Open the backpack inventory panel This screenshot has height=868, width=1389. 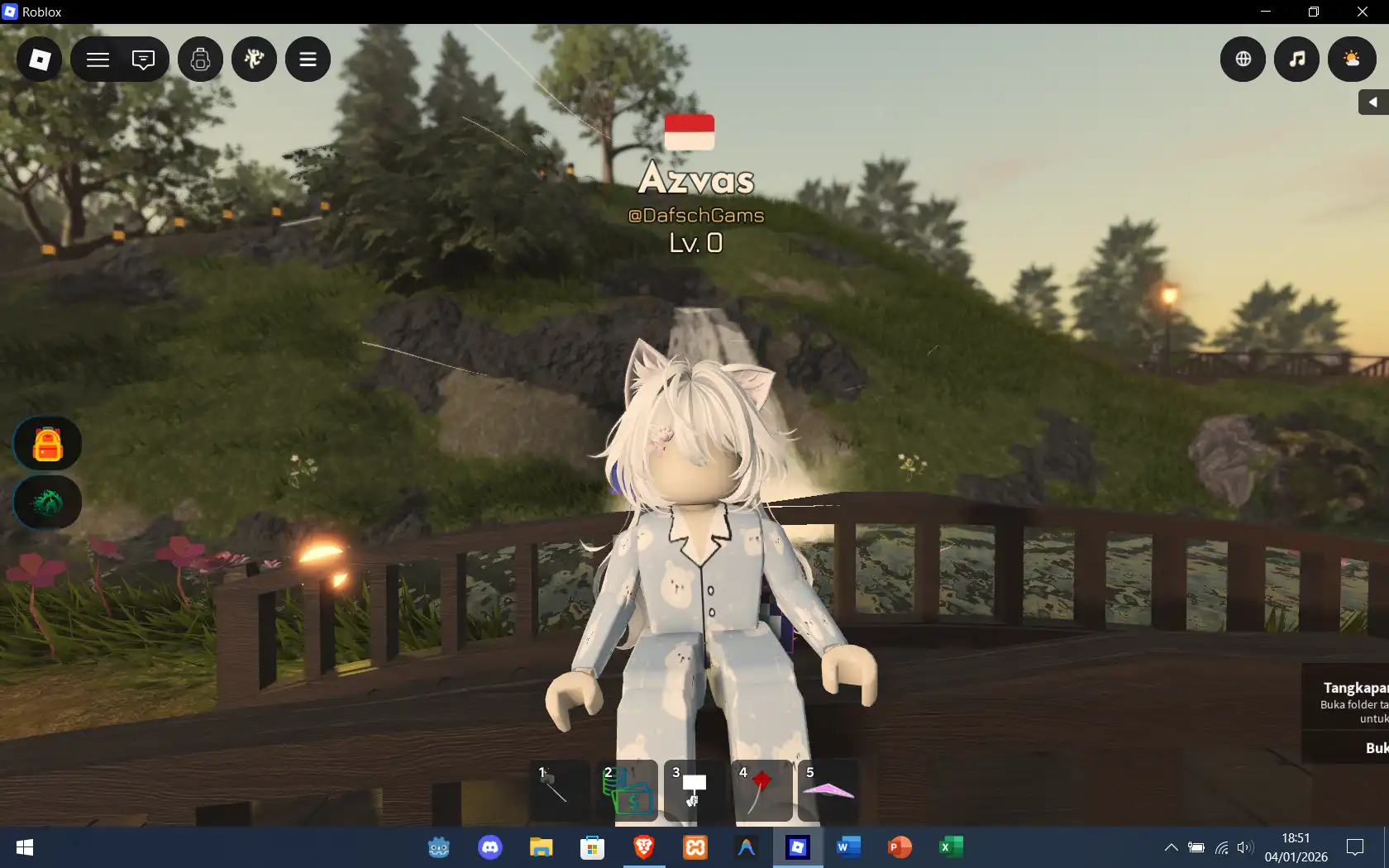click(200, 59)
